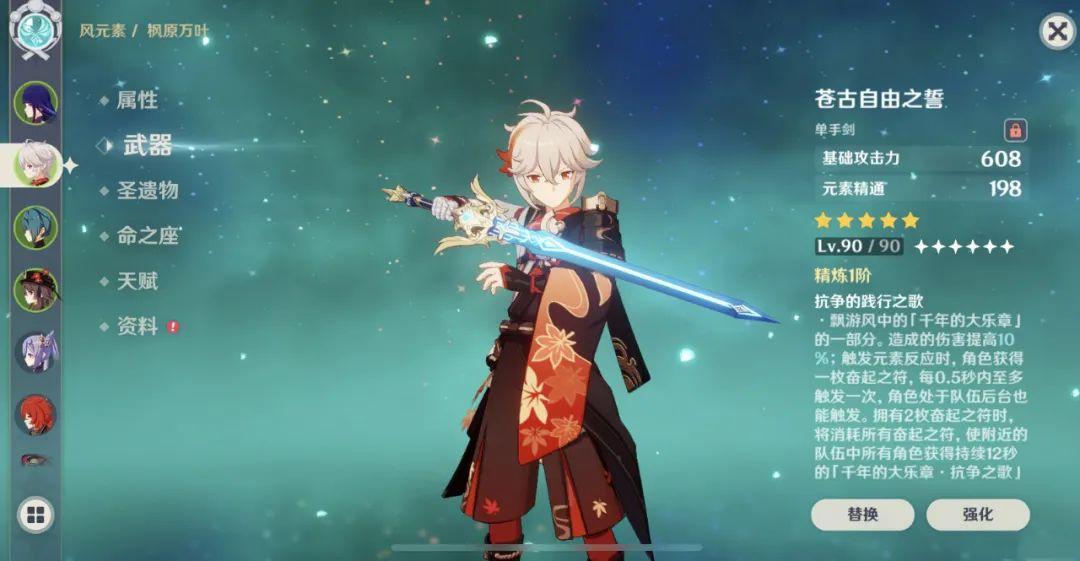Viewport: 1080px width, 561px height.
Task: Open the 属性 attributes tab
Action: point(137,100)
